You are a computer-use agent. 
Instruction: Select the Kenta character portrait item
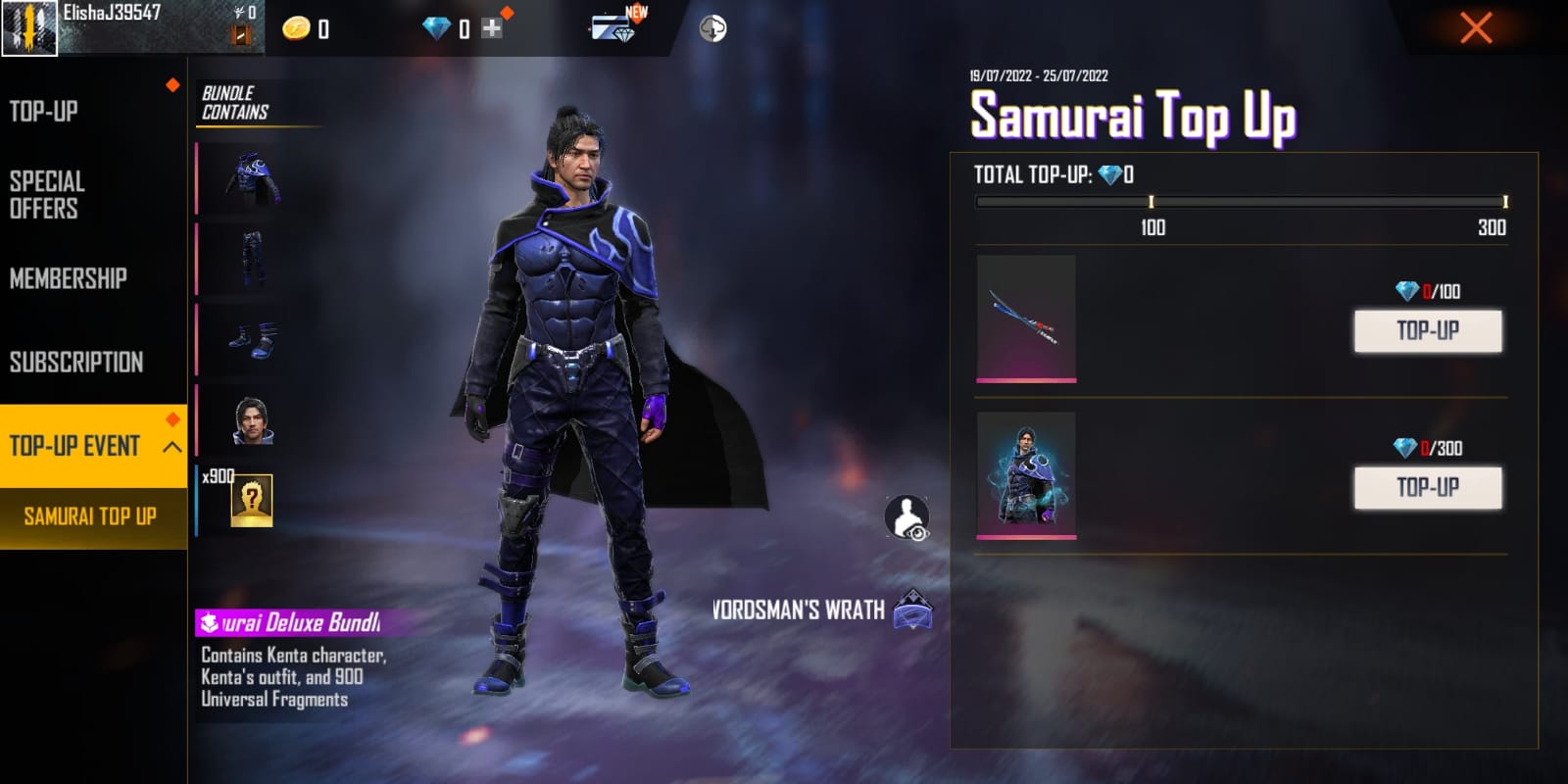click(252, 419)
